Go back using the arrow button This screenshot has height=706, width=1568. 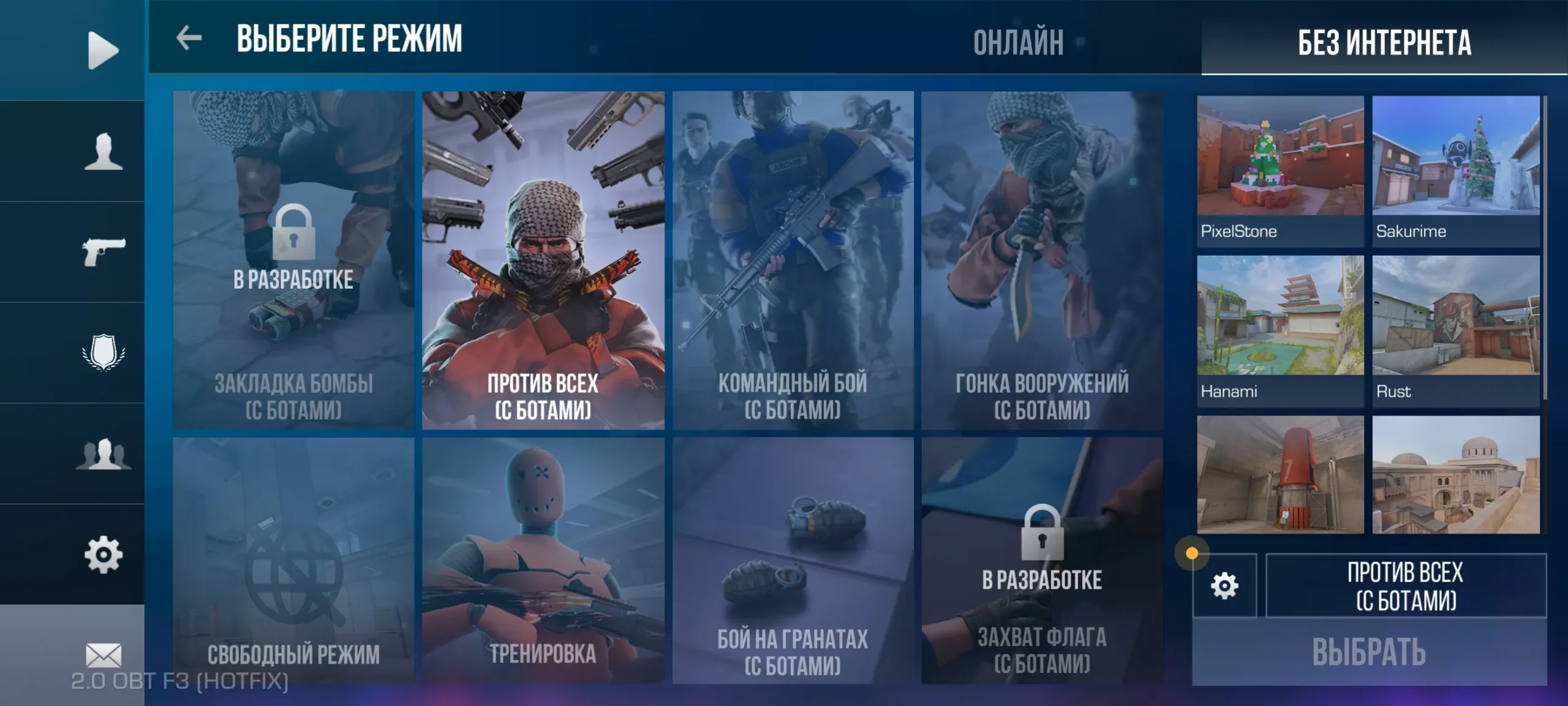(189, 38)
